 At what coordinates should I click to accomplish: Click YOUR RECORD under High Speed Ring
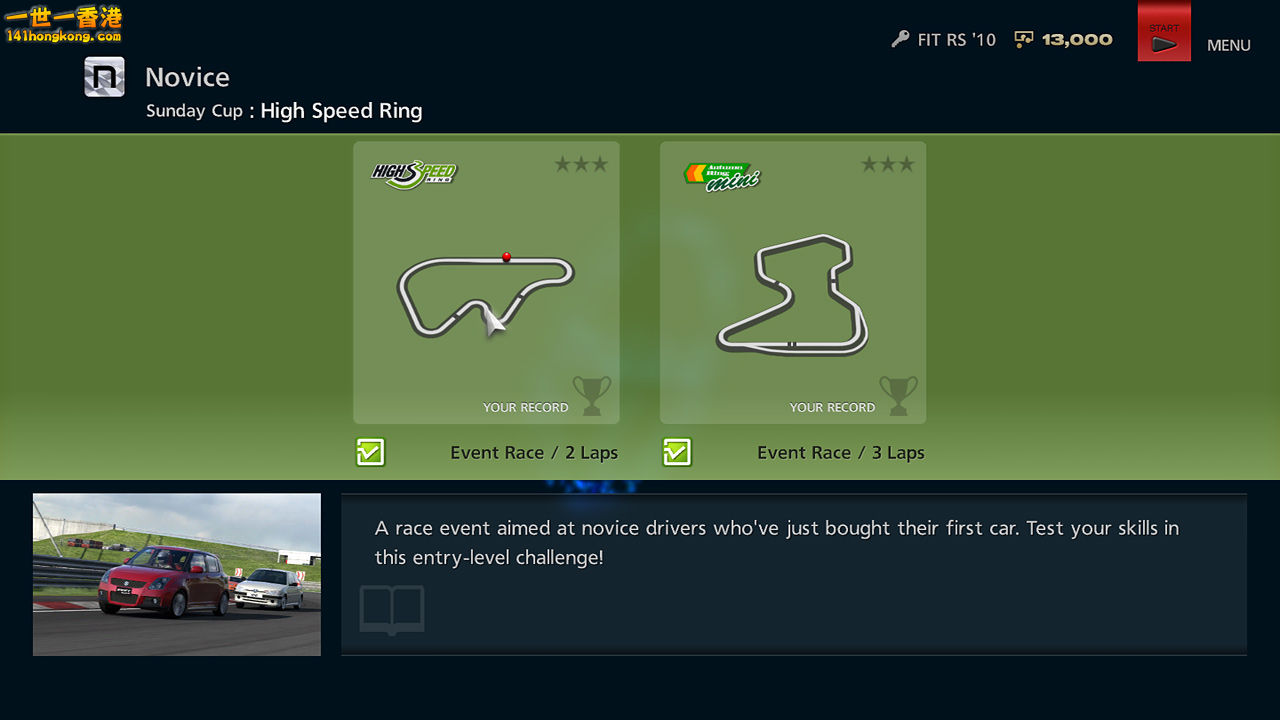point(526,407)
